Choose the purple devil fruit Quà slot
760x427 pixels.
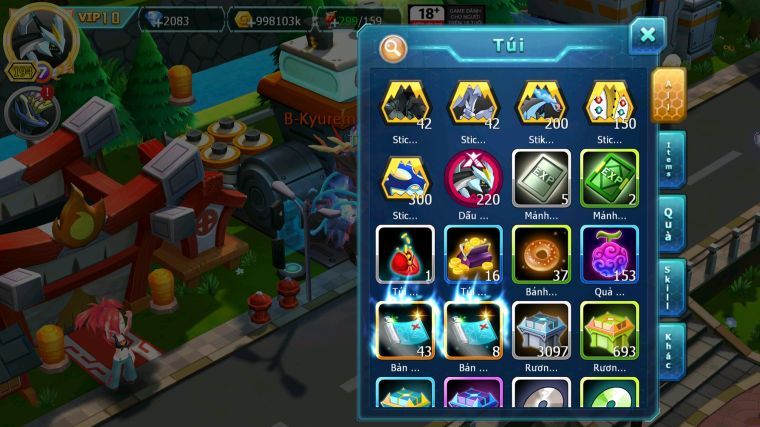[x=609, y=254]
